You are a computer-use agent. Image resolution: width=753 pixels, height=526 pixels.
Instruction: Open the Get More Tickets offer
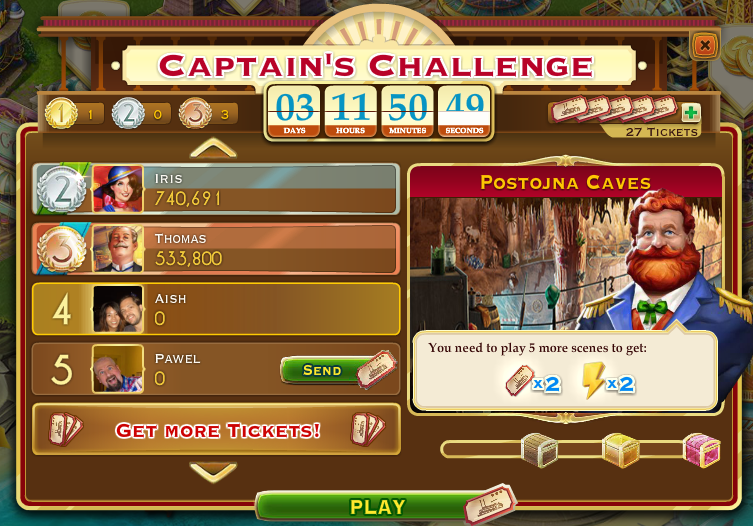pyautogui.click(x=216, y=430)
